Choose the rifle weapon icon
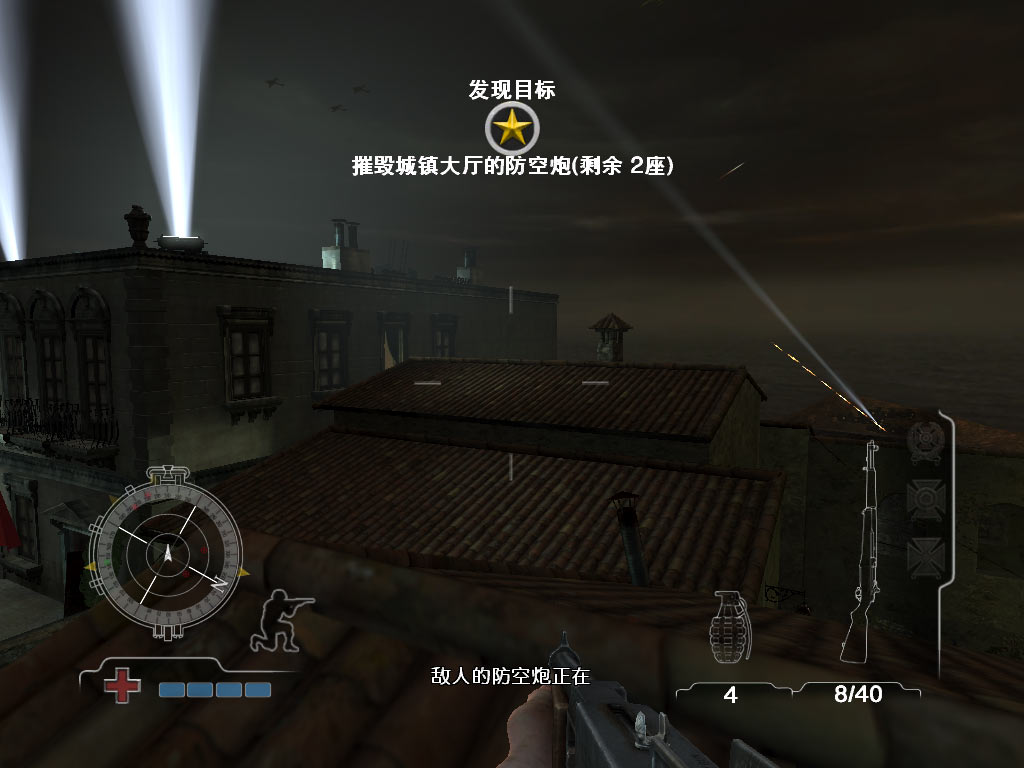Image resolution: width=1024 pixels, height=768 pixels. tap(862, 552)
